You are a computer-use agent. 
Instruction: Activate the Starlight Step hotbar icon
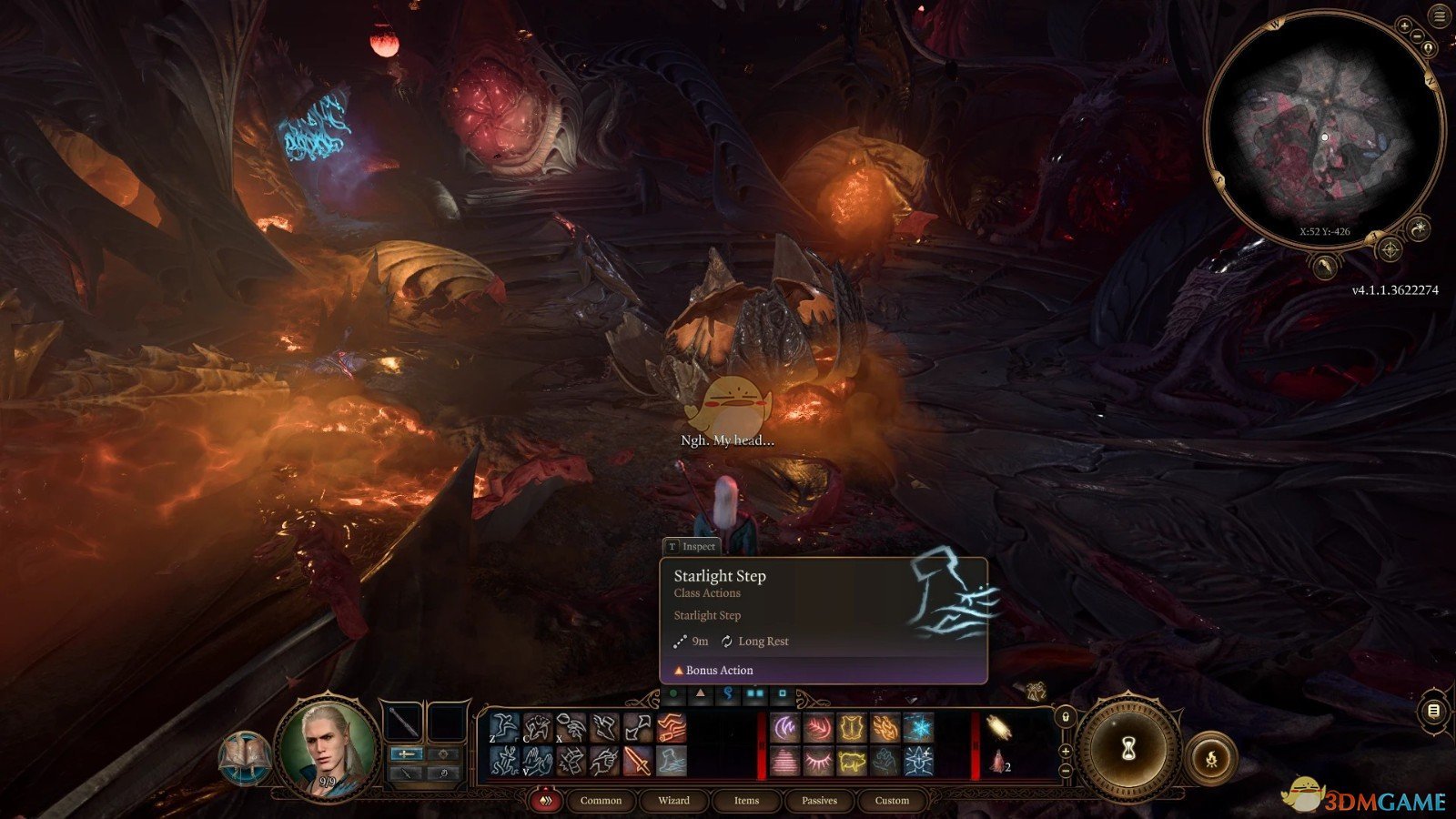point(672,761)
